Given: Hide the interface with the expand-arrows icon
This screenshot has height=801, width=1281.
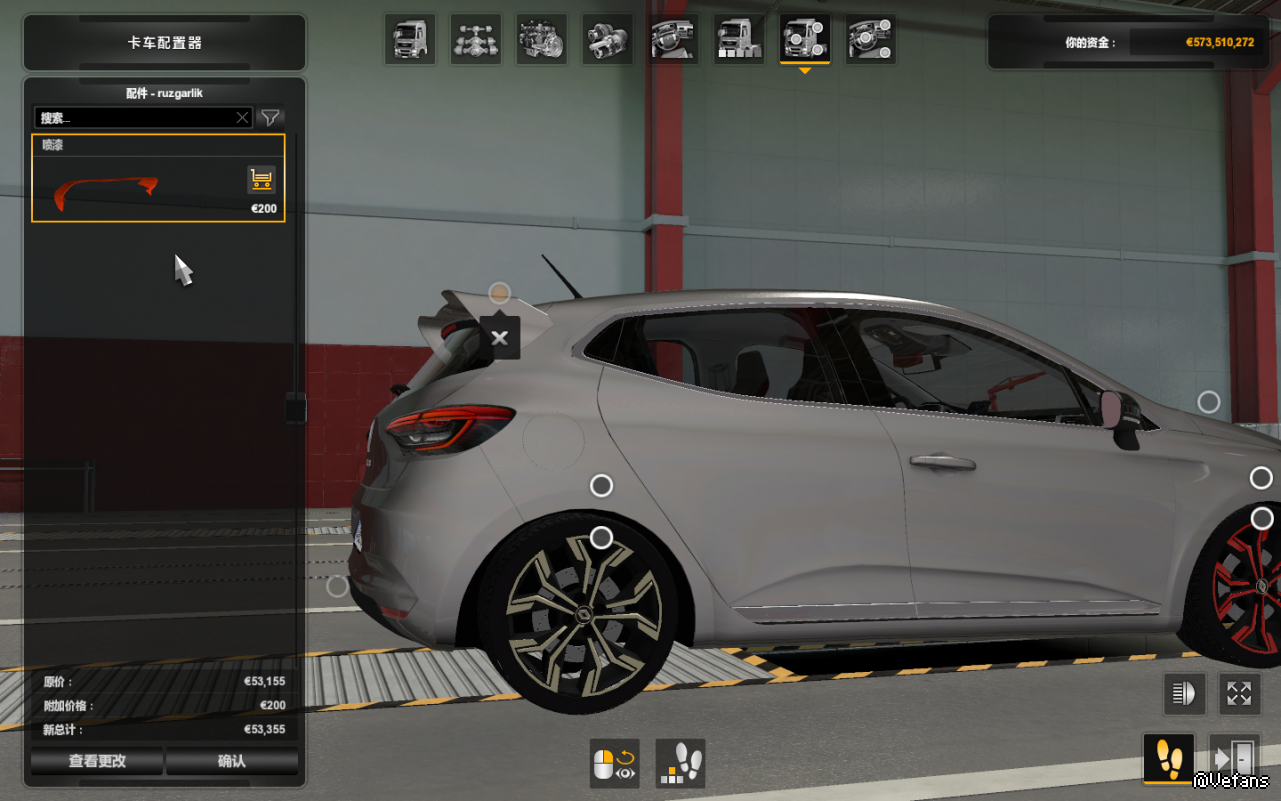Looking at the screenshot, I should click(1239, 694).
